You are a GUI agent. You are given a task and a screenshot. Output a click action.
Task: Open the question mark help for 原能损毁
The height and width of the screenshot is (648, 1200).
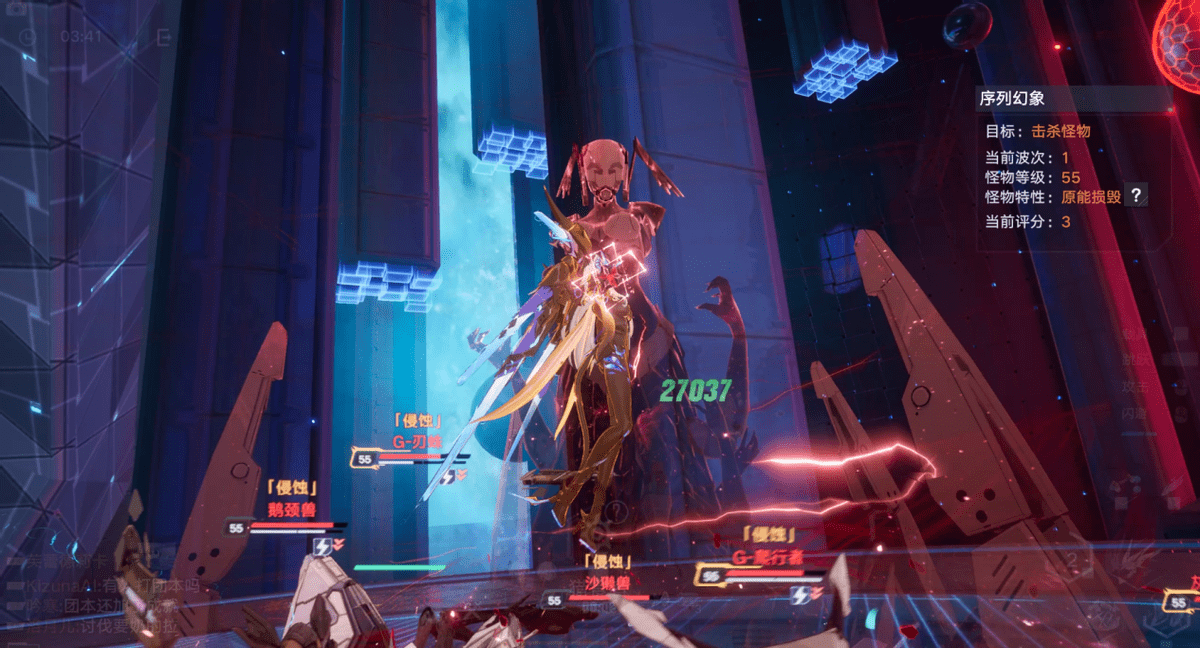click(x=1135, y=197)
